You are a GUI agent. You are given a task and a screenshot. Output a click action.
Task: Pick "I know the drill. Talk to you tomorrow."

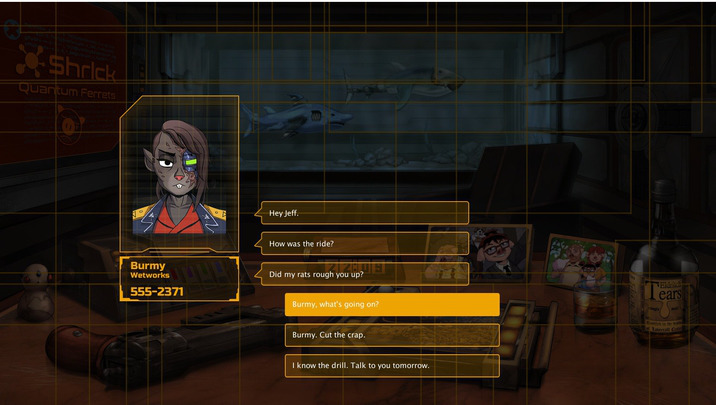pos(391,365)
